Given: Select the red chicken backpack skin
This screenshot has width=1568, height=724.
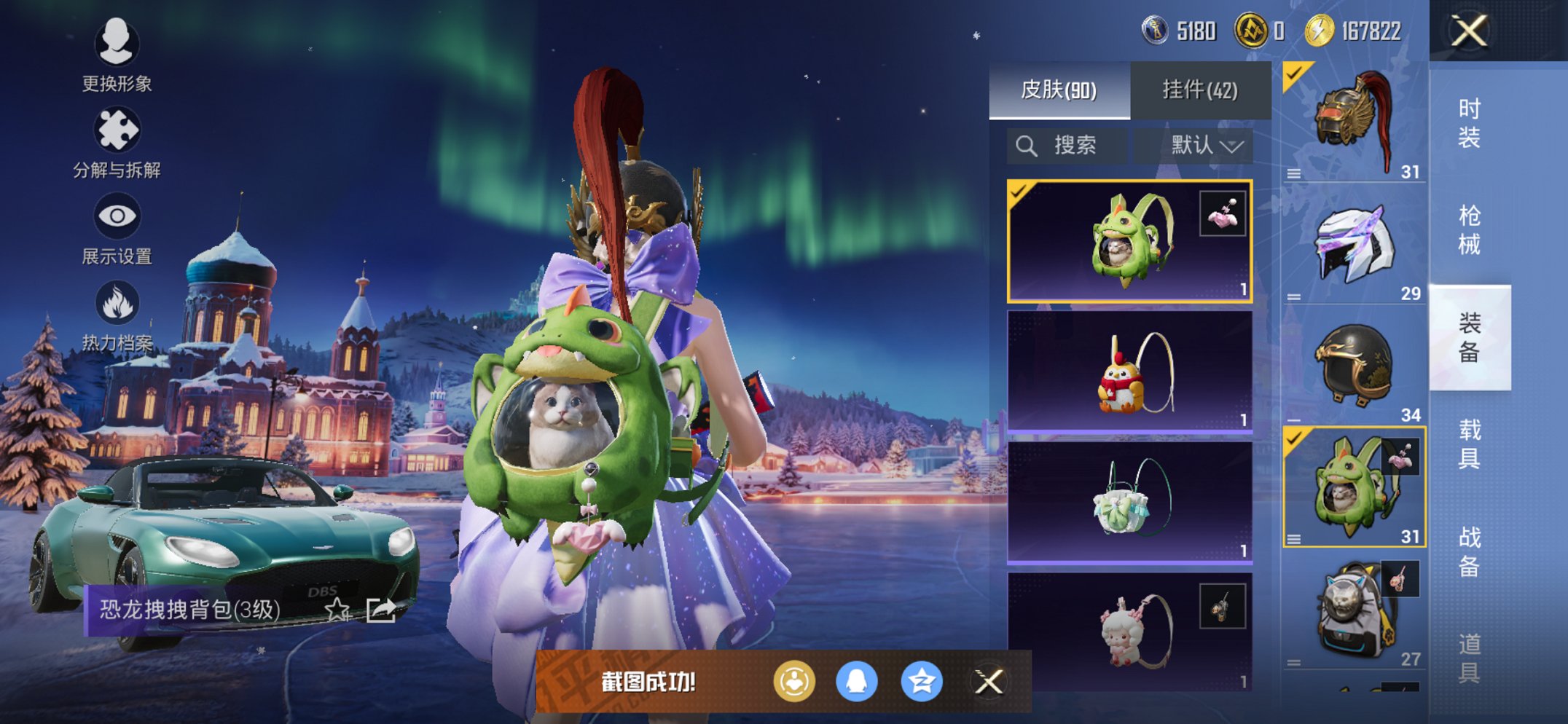Looking at the screenshot, I should click(x=1129, y=372).
